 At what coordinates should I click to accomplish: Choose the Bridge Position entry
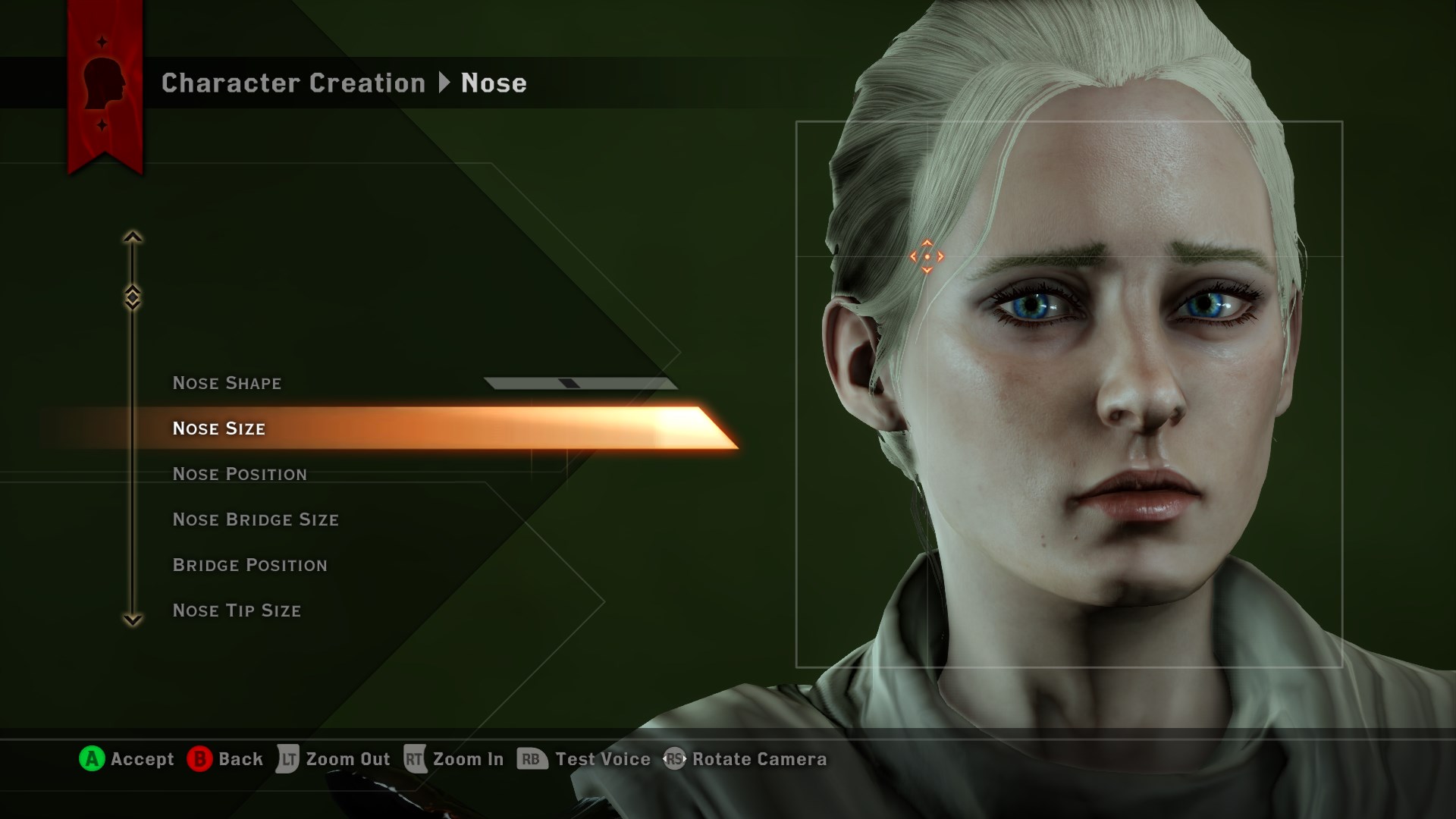[x=249, y=565]
